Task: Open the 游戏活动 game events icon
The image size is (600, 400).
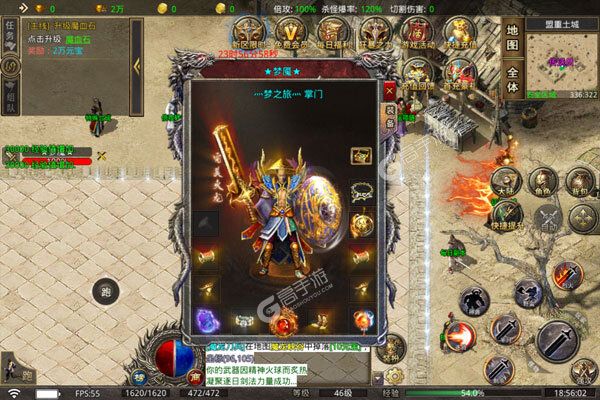Action: (x=420, y=32)
